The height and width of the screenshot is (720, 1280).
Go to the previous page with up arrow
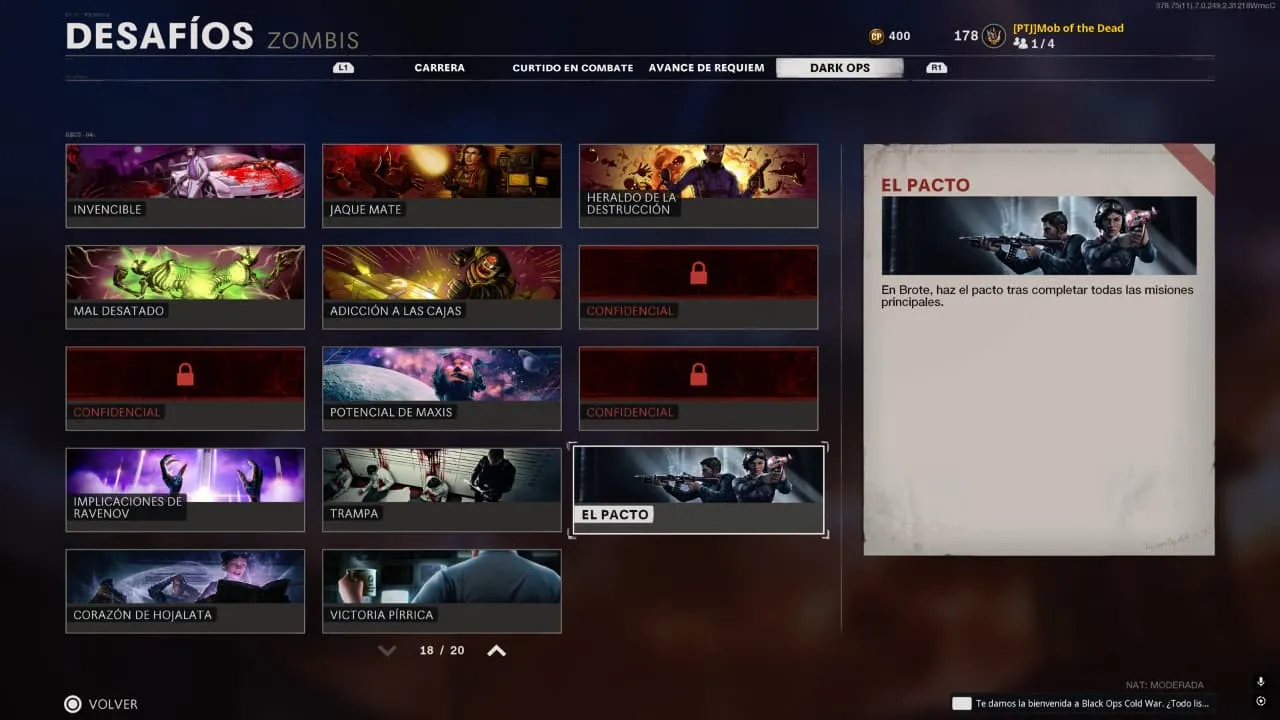click(496, 651)
